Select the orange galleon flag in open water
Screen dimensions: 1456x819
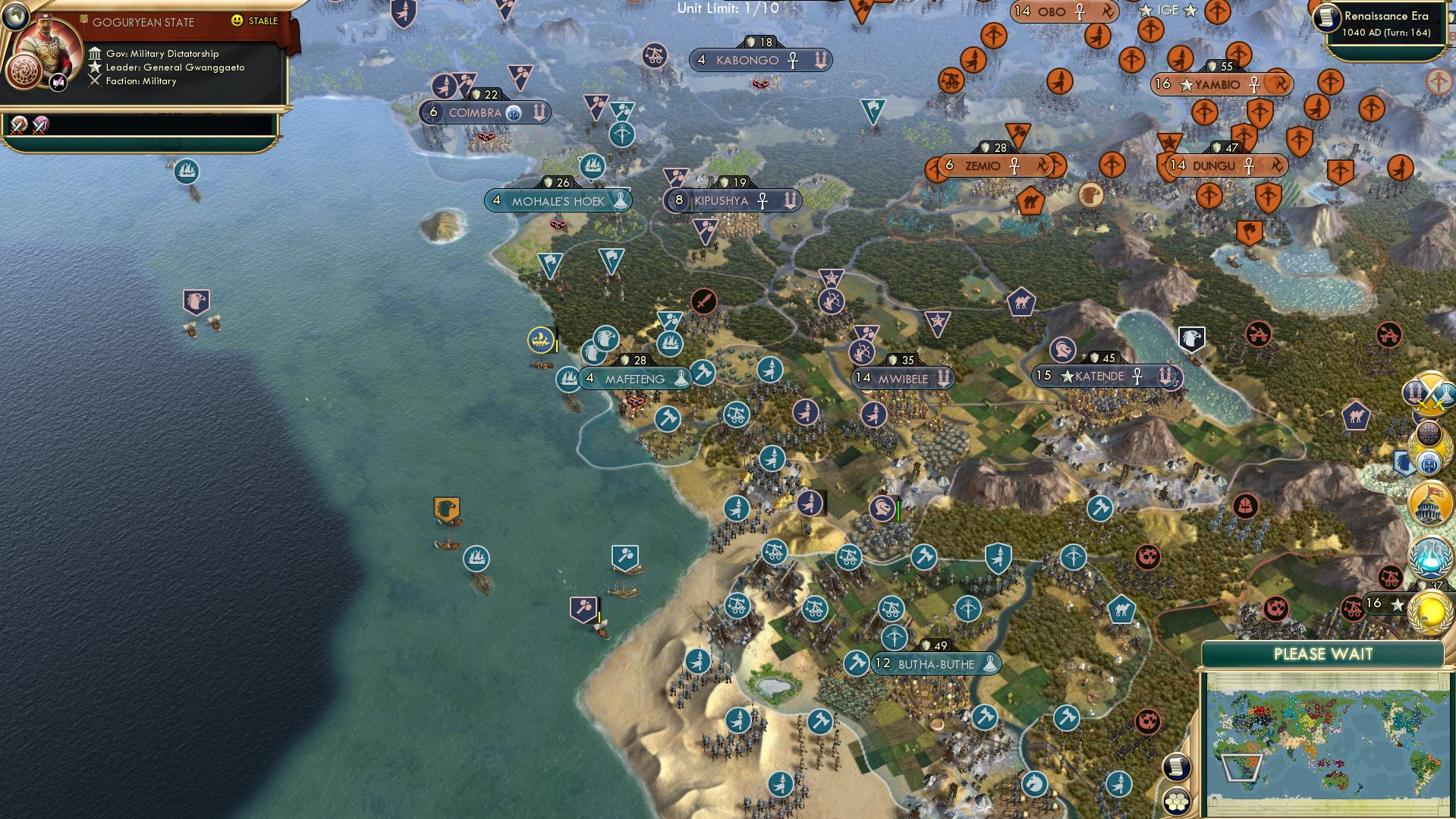click(x=448, y=507)
